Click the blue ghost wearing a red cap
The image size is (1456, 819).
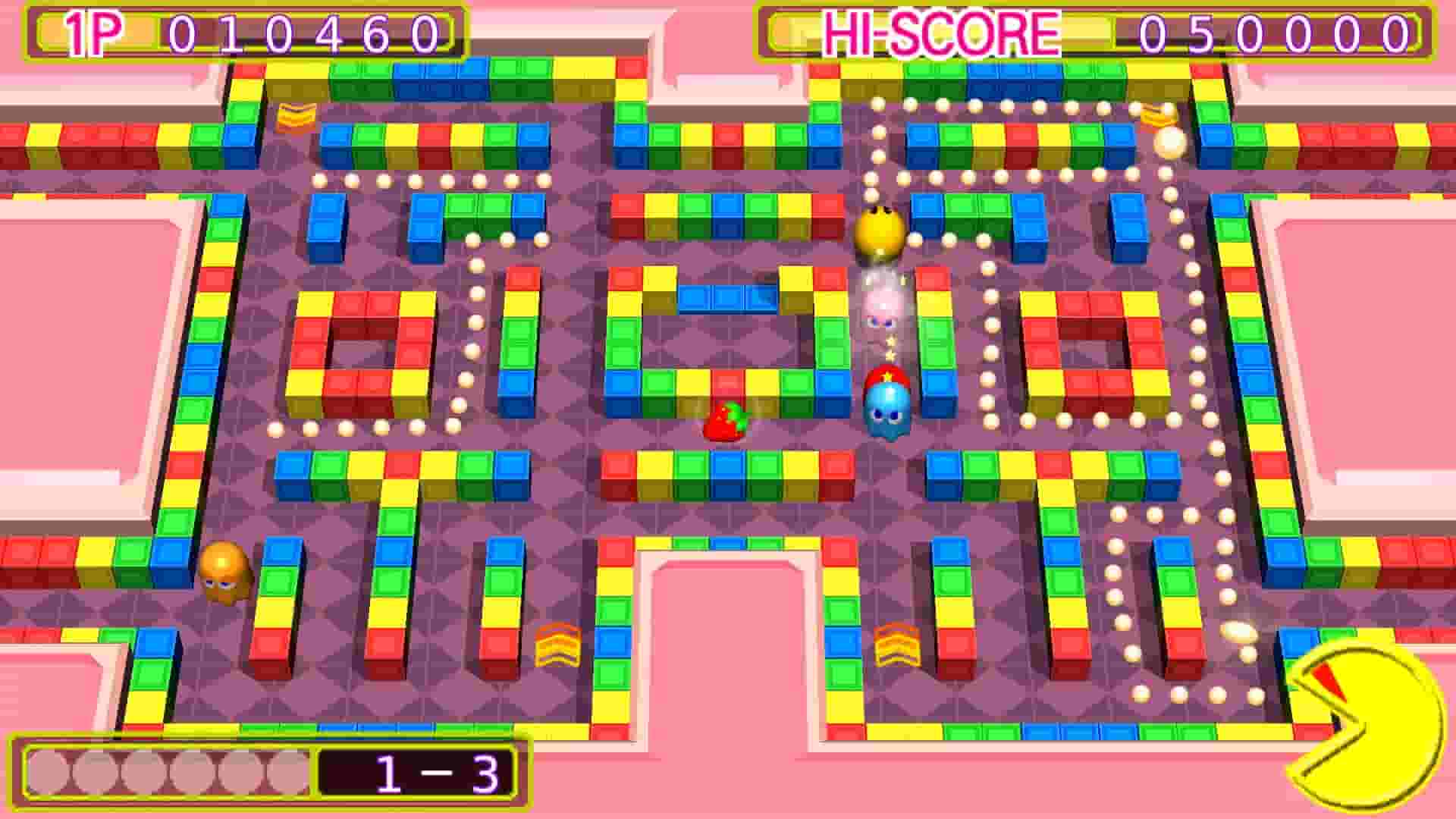click(887, 406)
